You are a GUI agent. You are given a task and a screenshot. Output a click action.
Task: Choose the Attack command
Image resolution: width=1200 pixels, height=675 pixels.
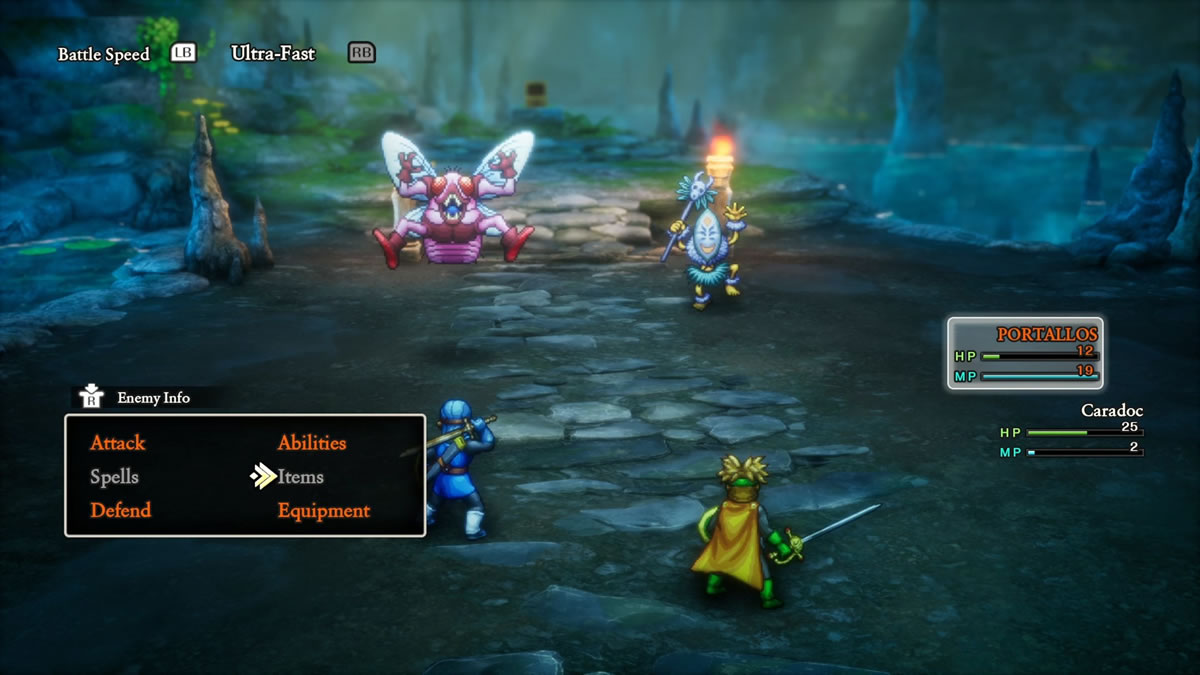click(x=118, y=443)
